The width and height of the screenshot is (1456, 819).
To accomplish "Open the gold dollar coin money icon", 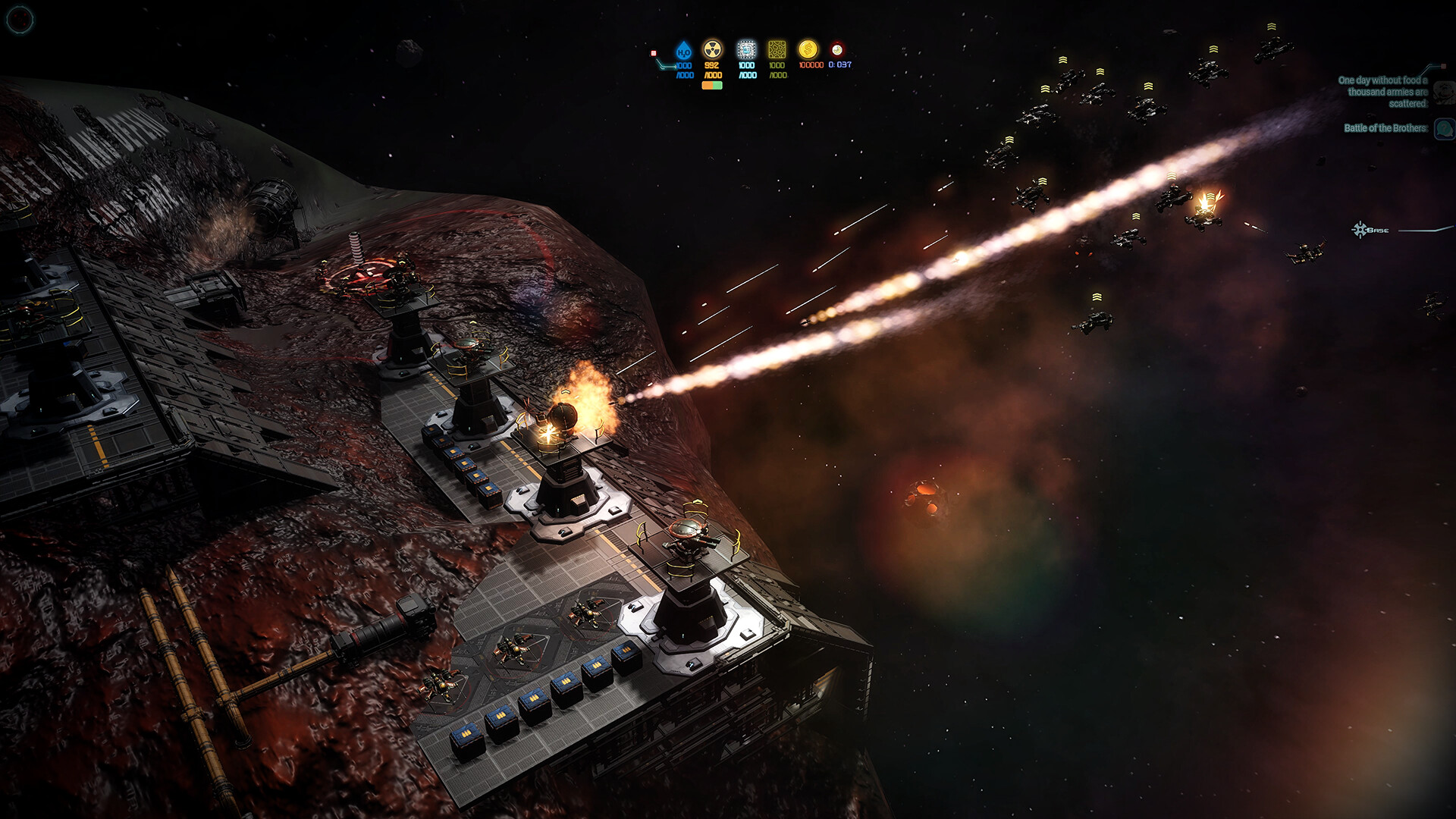I will coord(808,50).
